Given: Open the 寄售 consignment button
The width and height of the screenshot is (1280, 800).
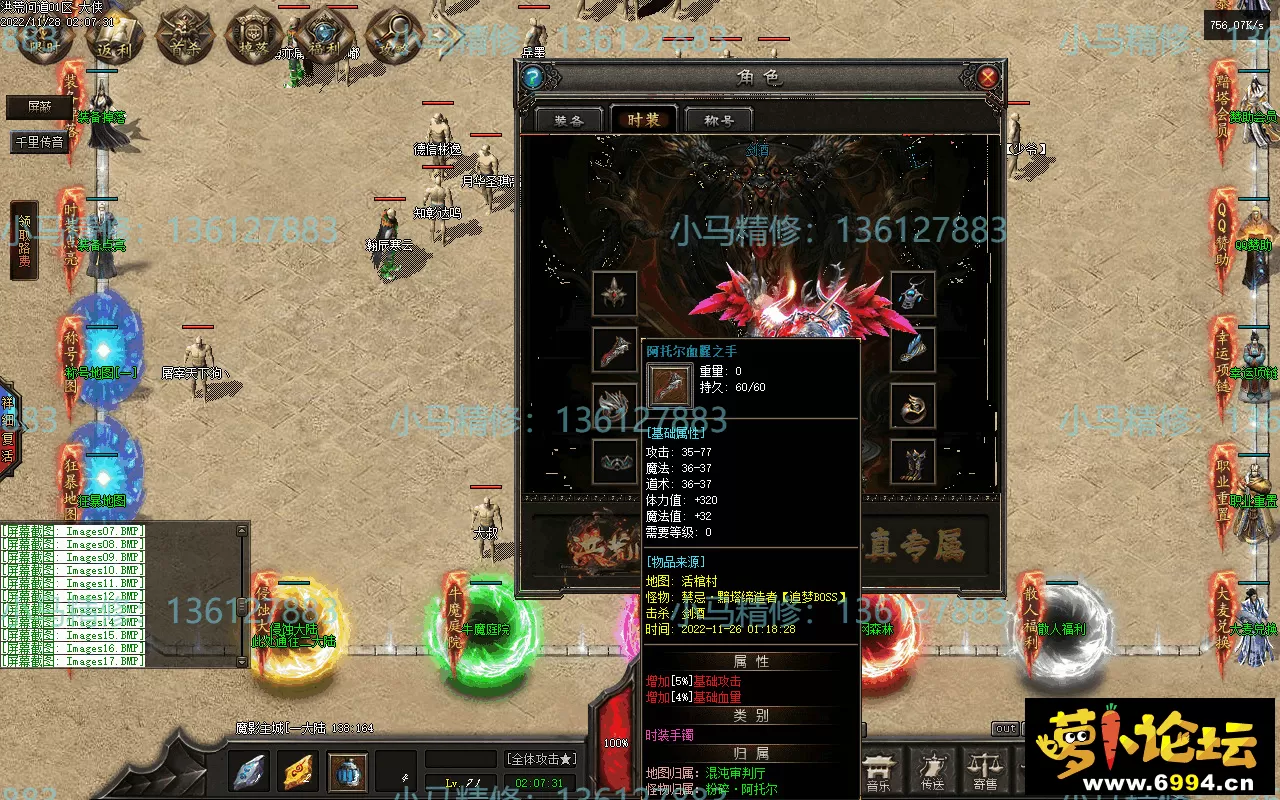Looking at the screenshot, I should (x=985, y=772).
